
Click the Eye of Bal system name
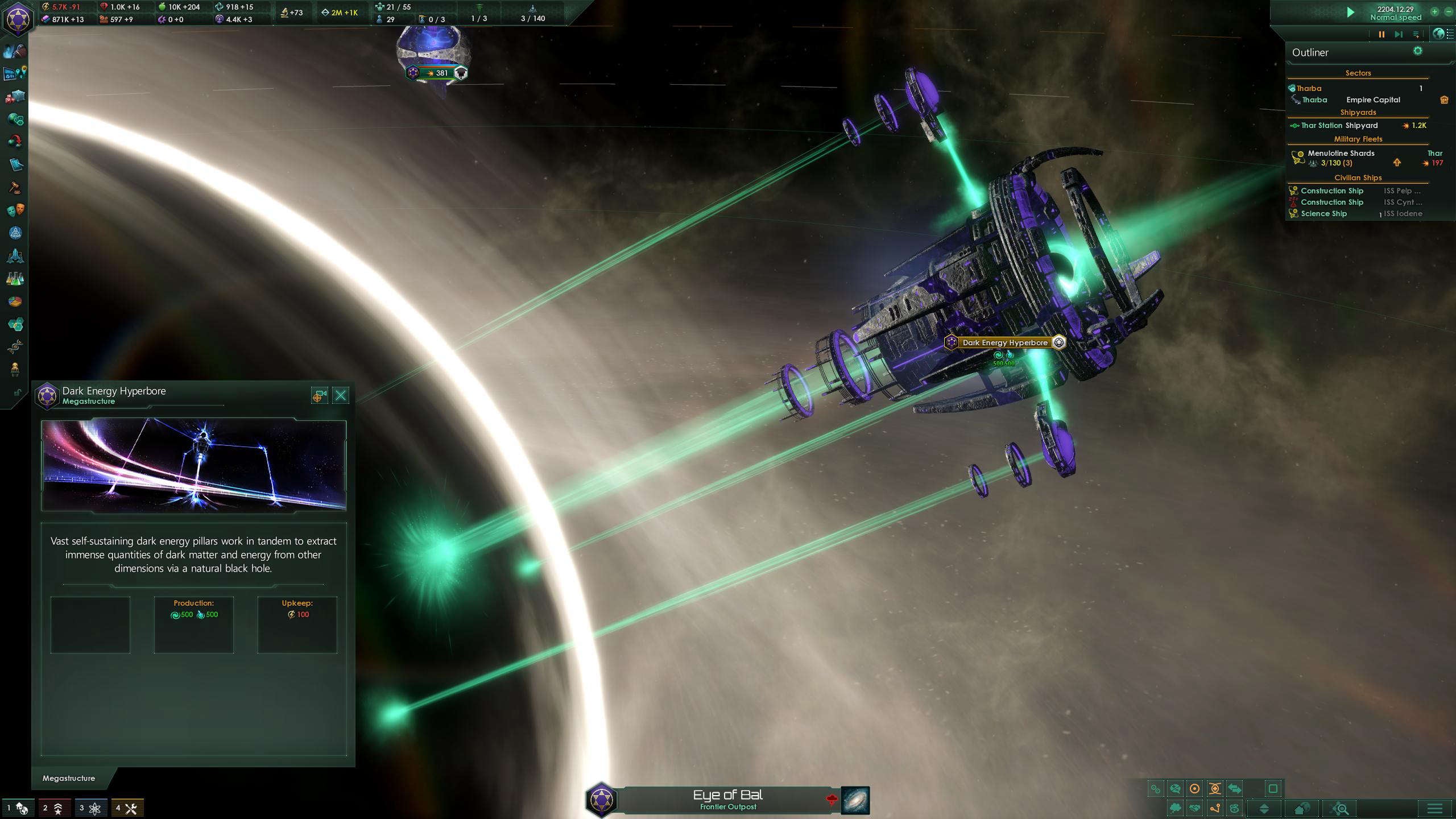(729, 795)
